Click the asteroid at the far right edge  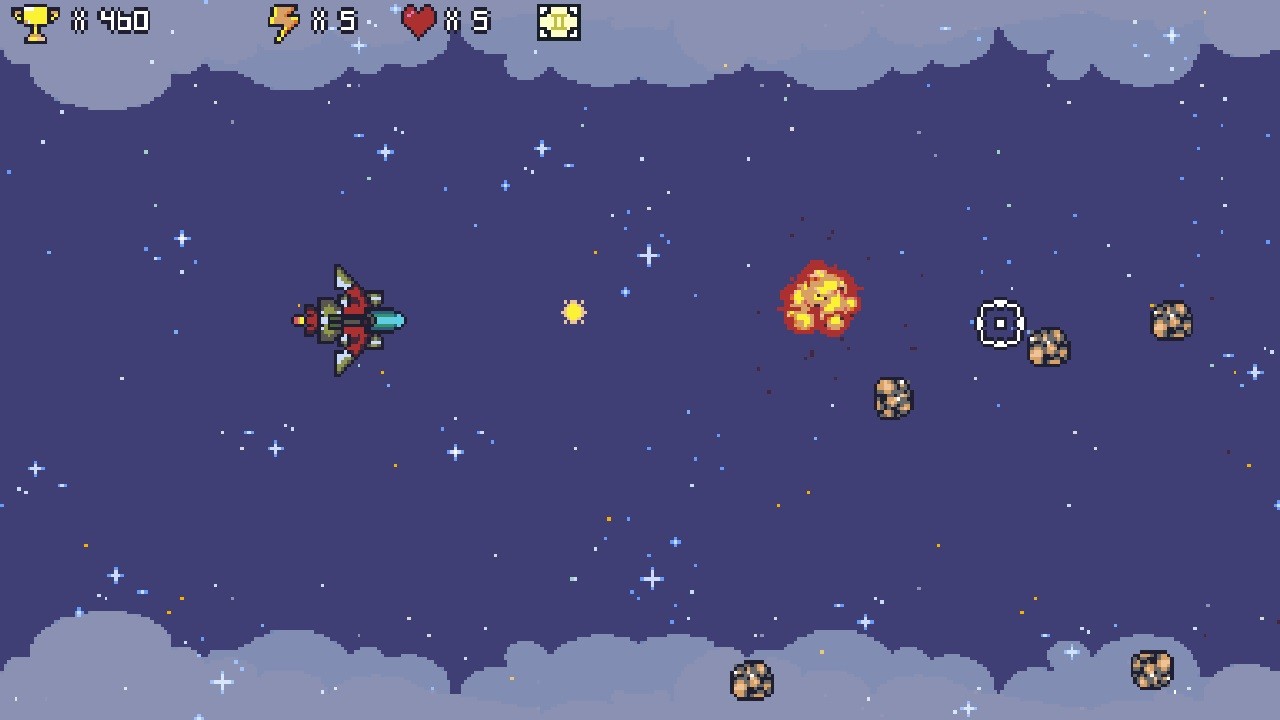click(x=1170, y=320)
